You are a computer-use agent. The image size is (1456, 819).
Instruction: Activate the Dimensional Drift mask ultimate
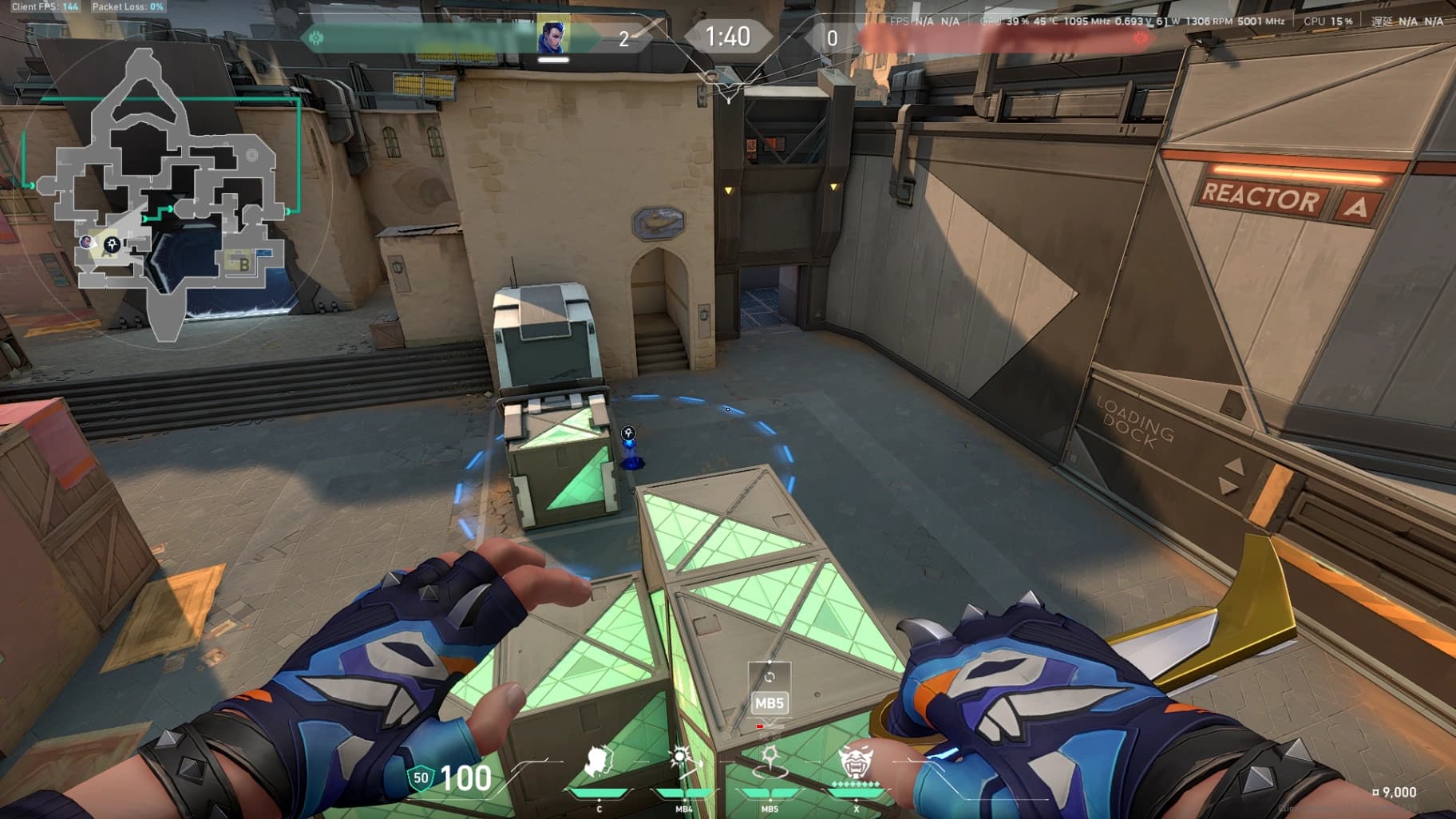(x=856, y=761)
